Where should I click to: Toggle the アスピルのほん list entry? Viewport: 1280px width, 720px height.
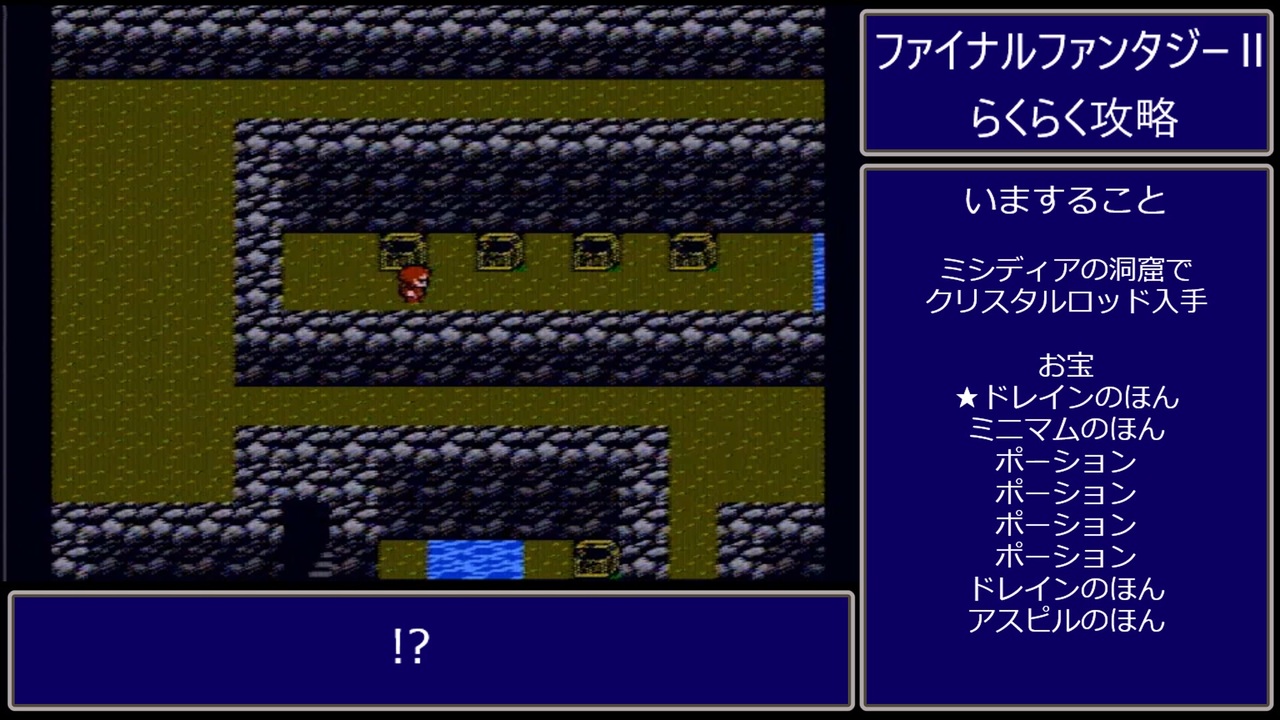tap(1067, 620)
